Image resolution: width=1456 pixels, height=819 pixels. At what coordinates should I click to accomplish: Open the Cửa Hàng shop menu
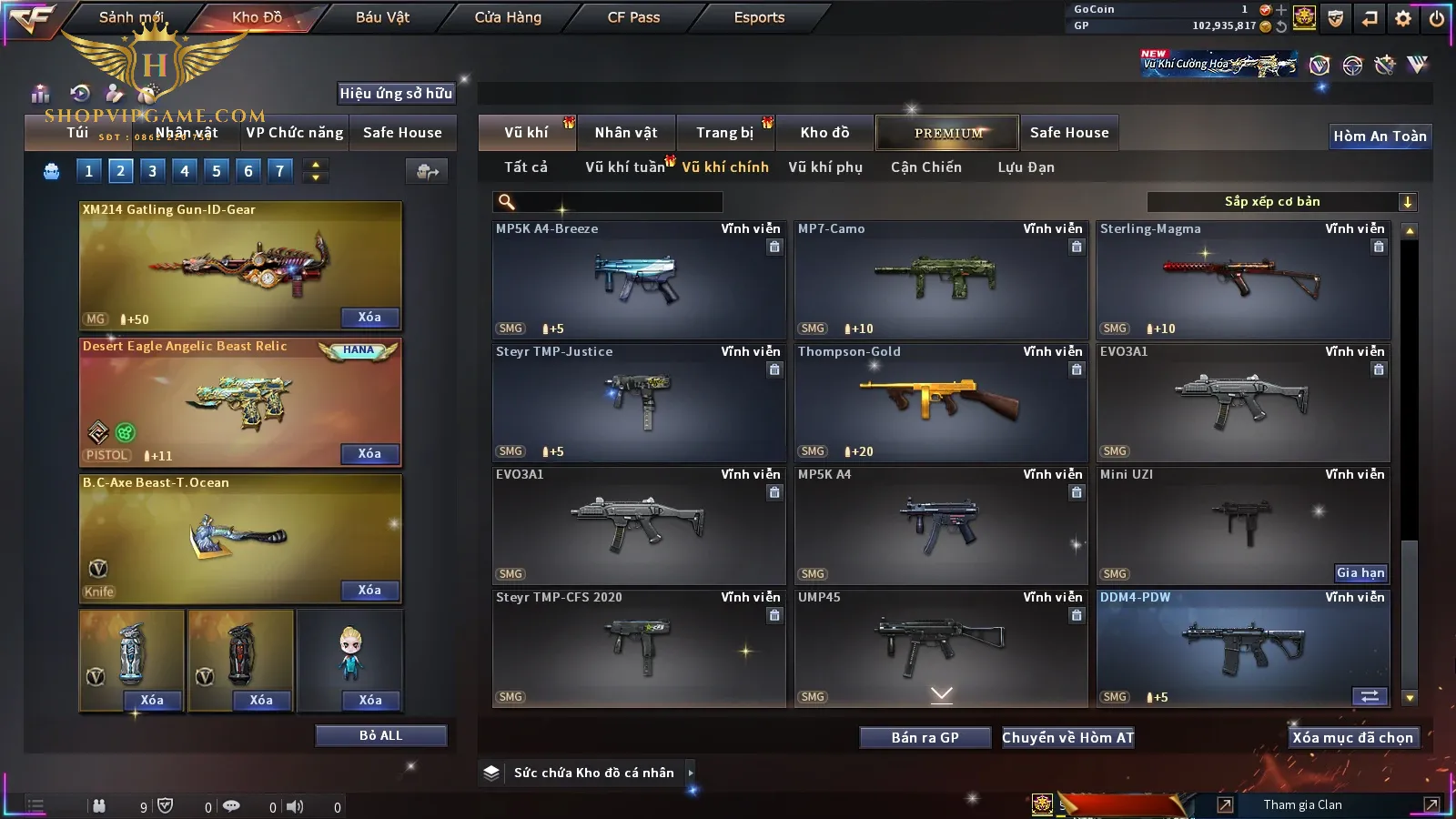[508, 17]
